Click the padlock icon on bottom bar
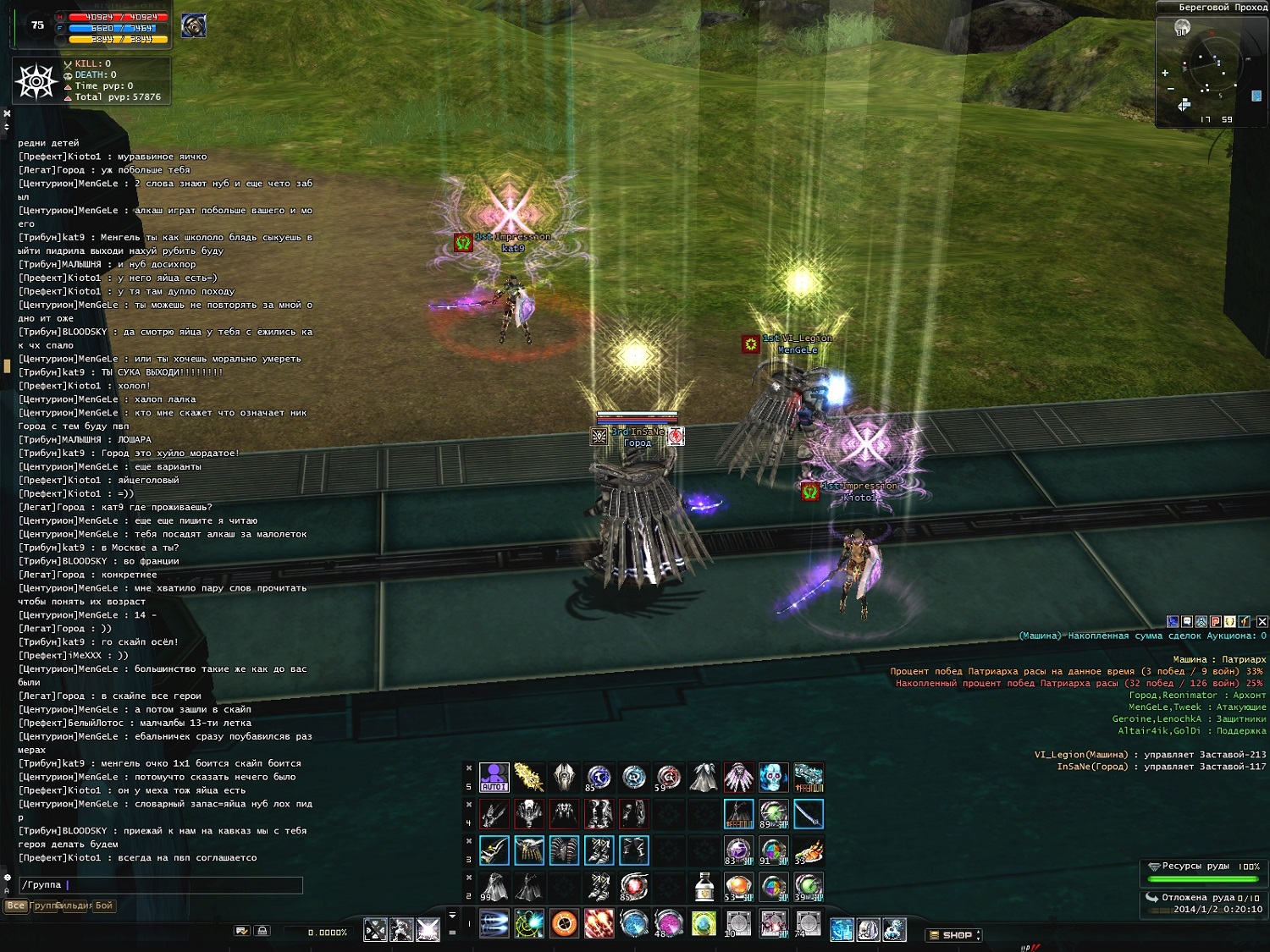Image resolution: width=1270 pixels, height=952 pixels. [x=262, y=931]
